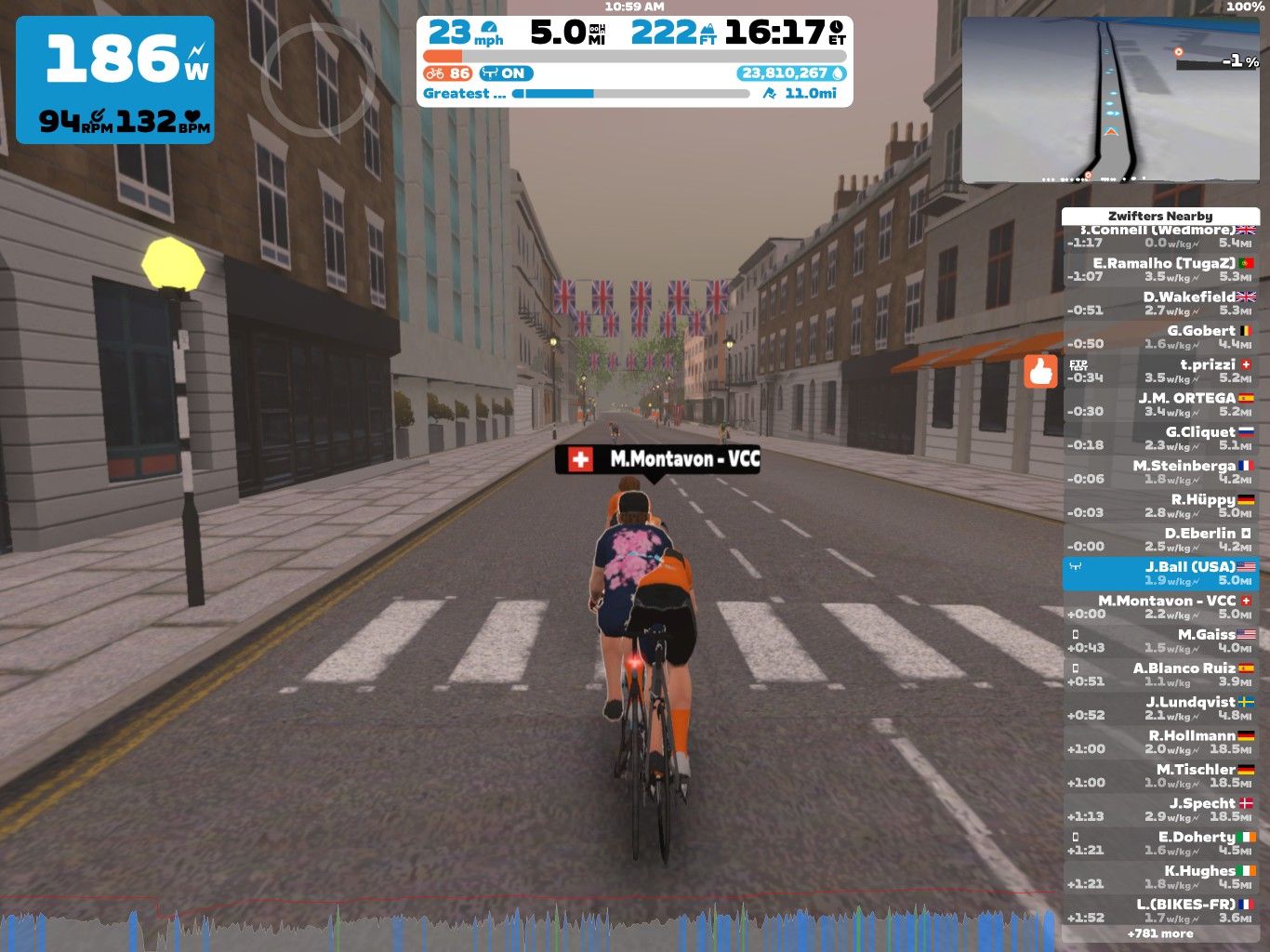Toggle the steering ON switch
Viewport: 1270px width, 952px height.
pos(507,73)
